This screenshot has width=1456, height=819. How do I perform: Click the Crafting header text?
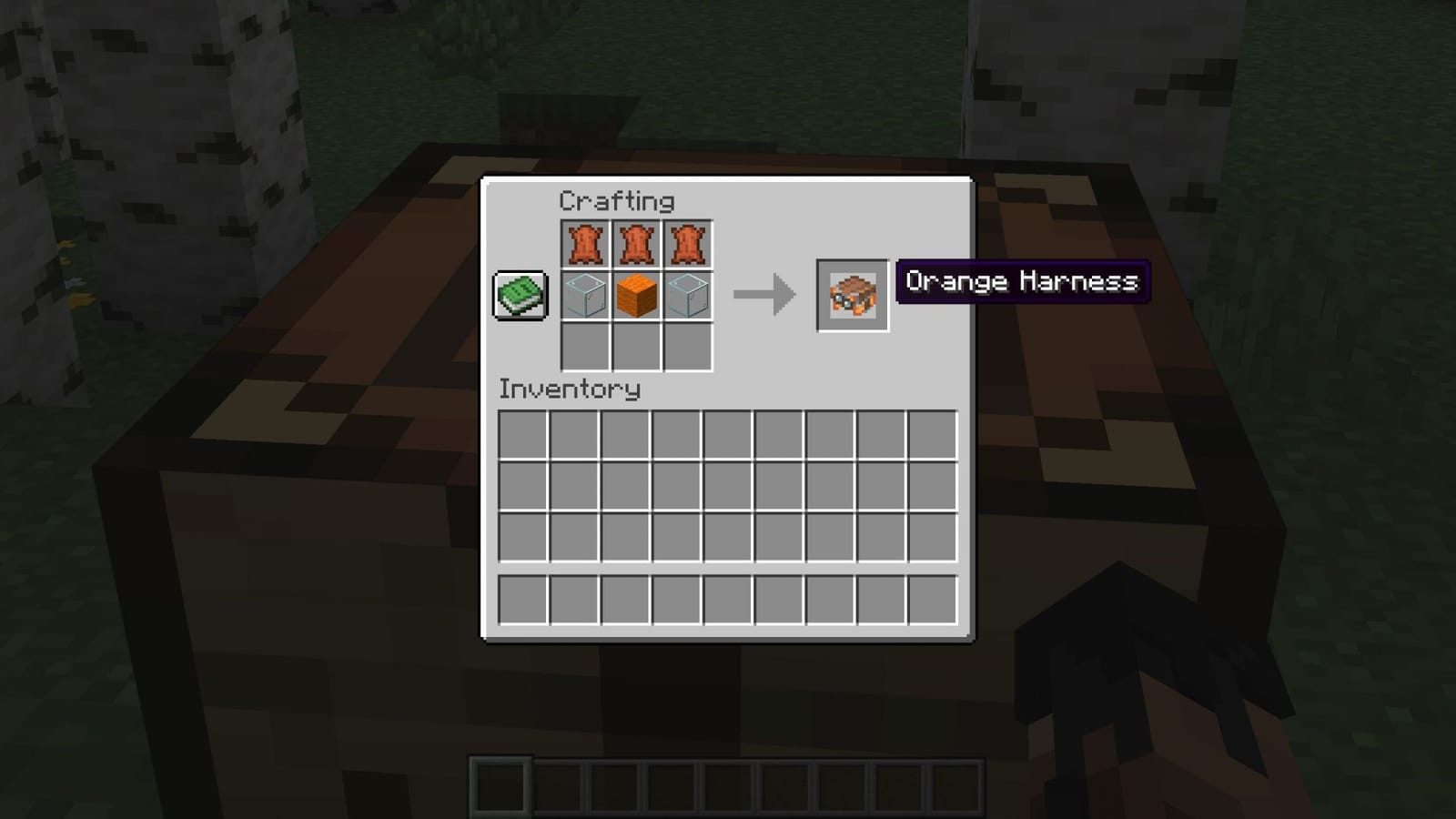point(617,200)
